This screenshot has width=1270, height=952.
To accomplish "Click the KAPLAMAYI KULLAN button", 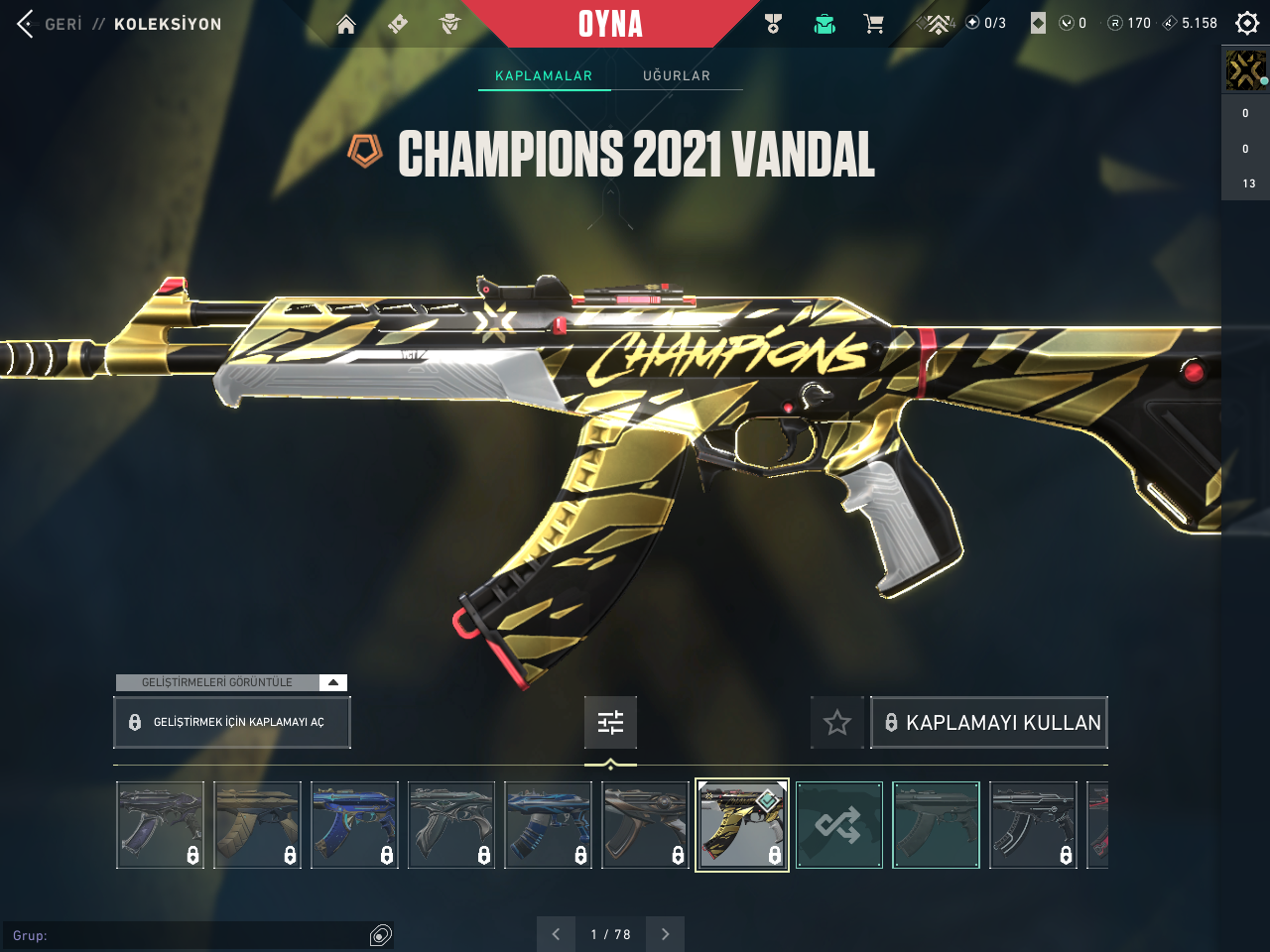I will click(x=989, y=723).
